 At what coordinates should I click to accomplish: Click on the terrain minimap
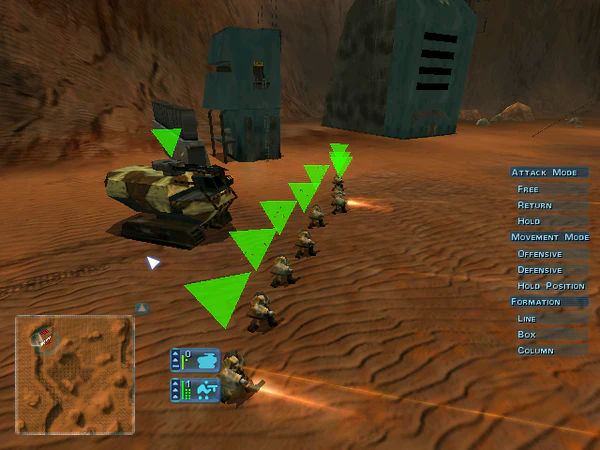coord(74,374)
